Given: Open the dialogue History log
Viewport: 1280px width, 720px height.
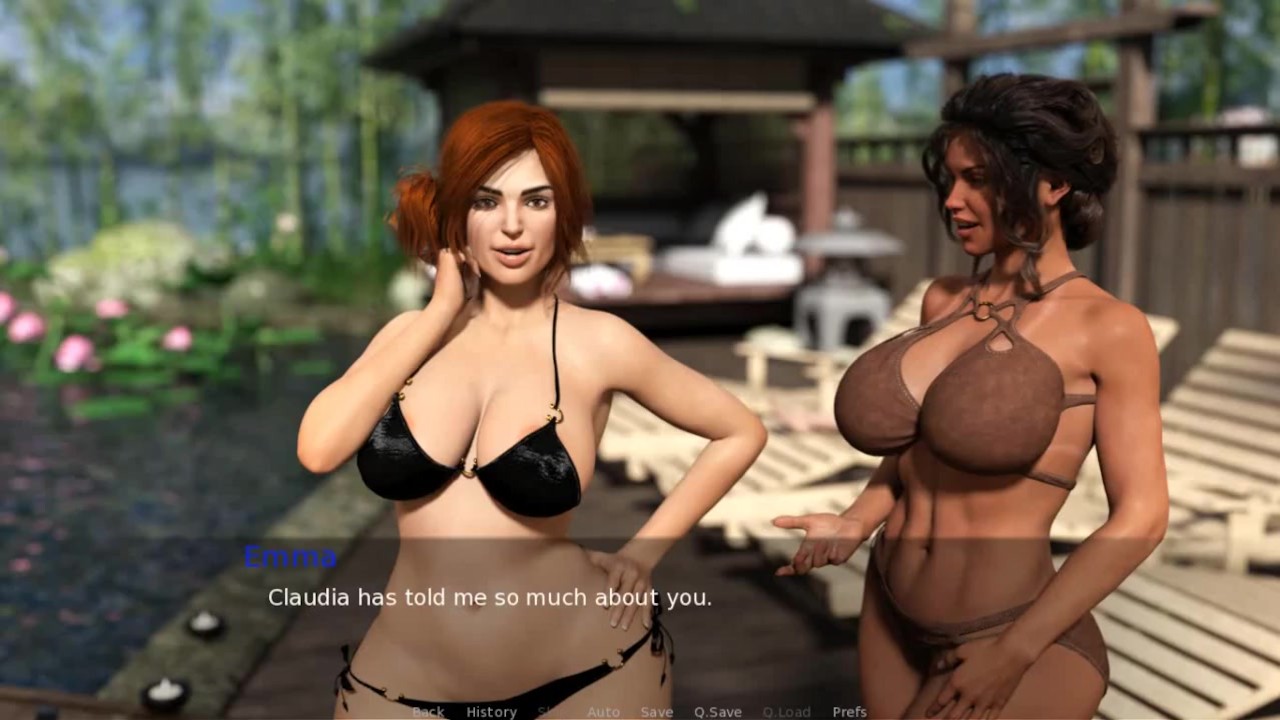Looking at the screenshot, I should coord(491,712).
